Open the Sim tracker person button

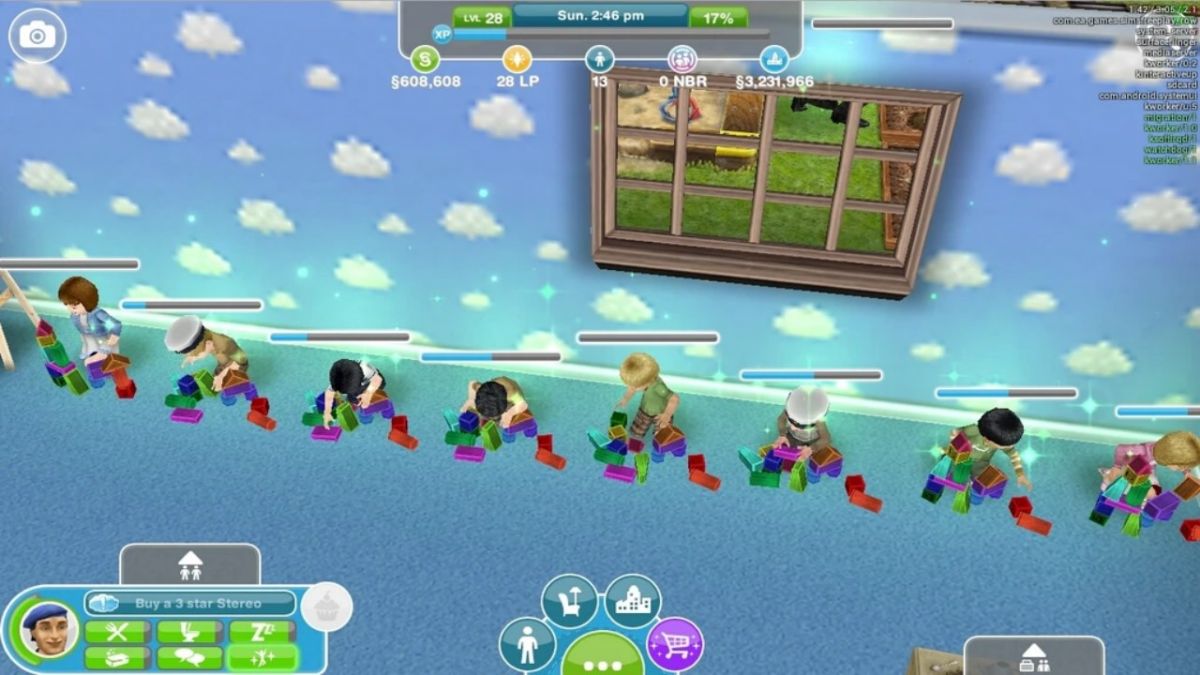coord(527,645)
